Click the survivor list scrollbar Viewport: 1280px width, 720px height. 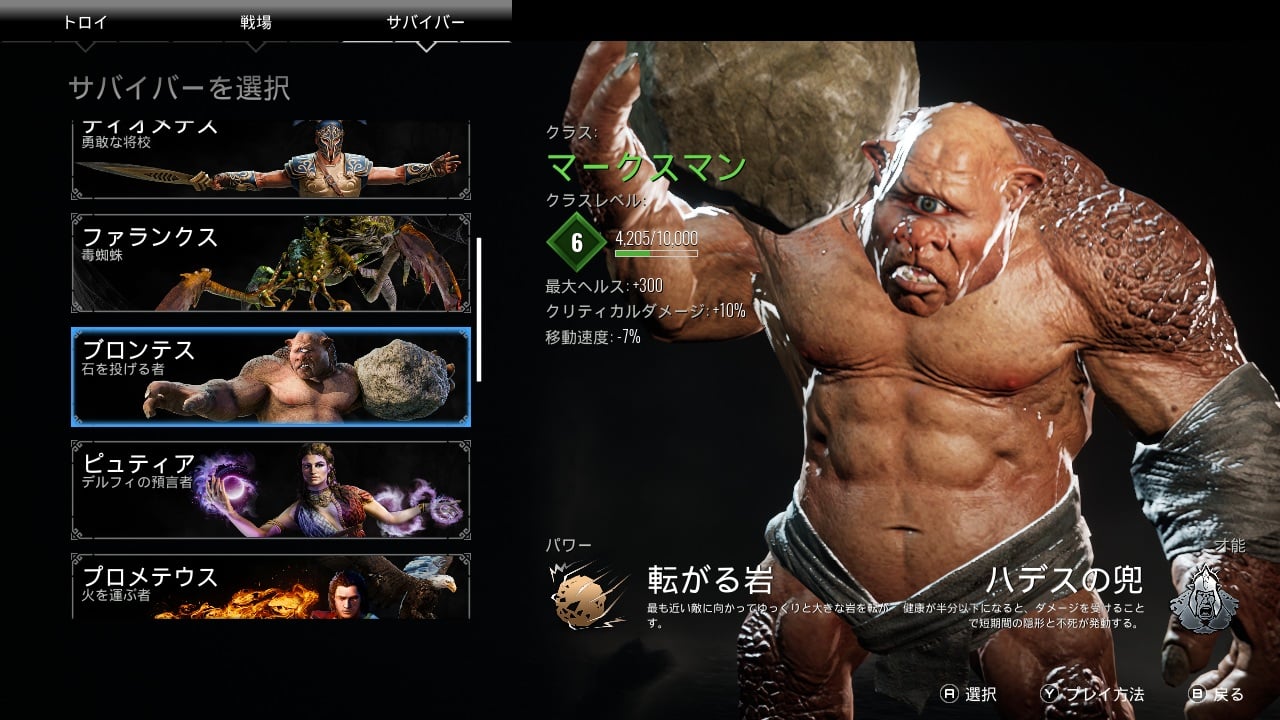click(479, 309)
